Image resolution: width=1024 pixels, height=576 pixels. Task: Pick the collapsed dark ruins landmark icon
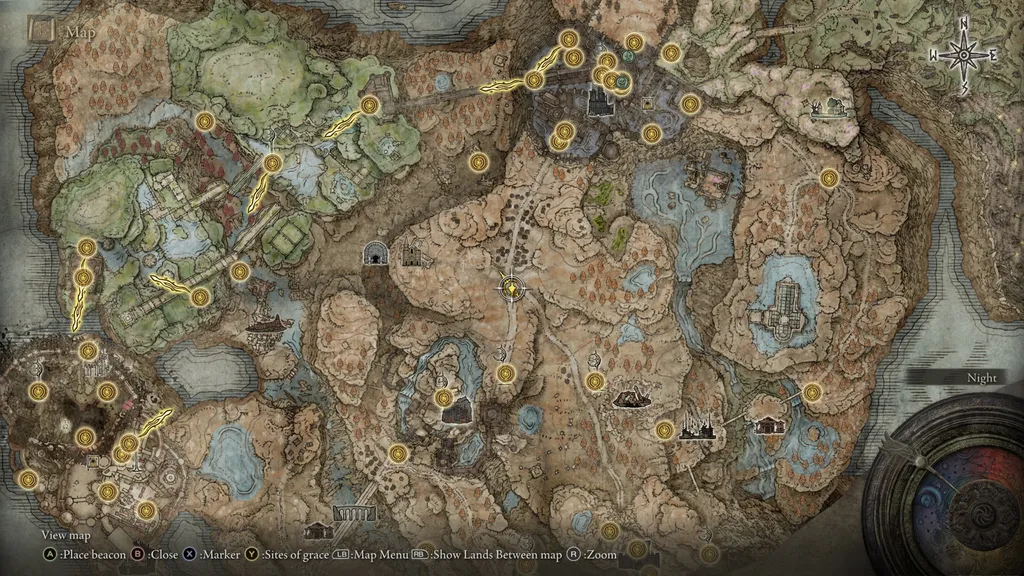tap(630, 399)
